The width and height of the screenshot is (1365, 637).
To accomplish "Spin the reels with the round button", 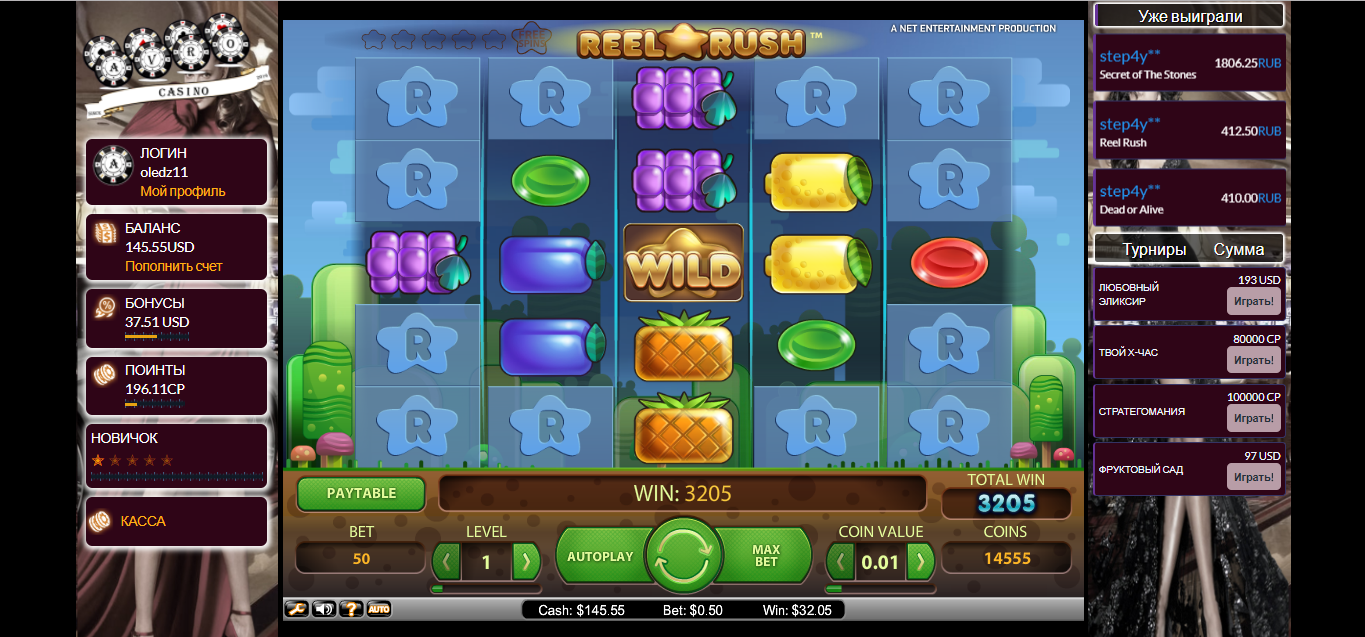I will (684, 555).
